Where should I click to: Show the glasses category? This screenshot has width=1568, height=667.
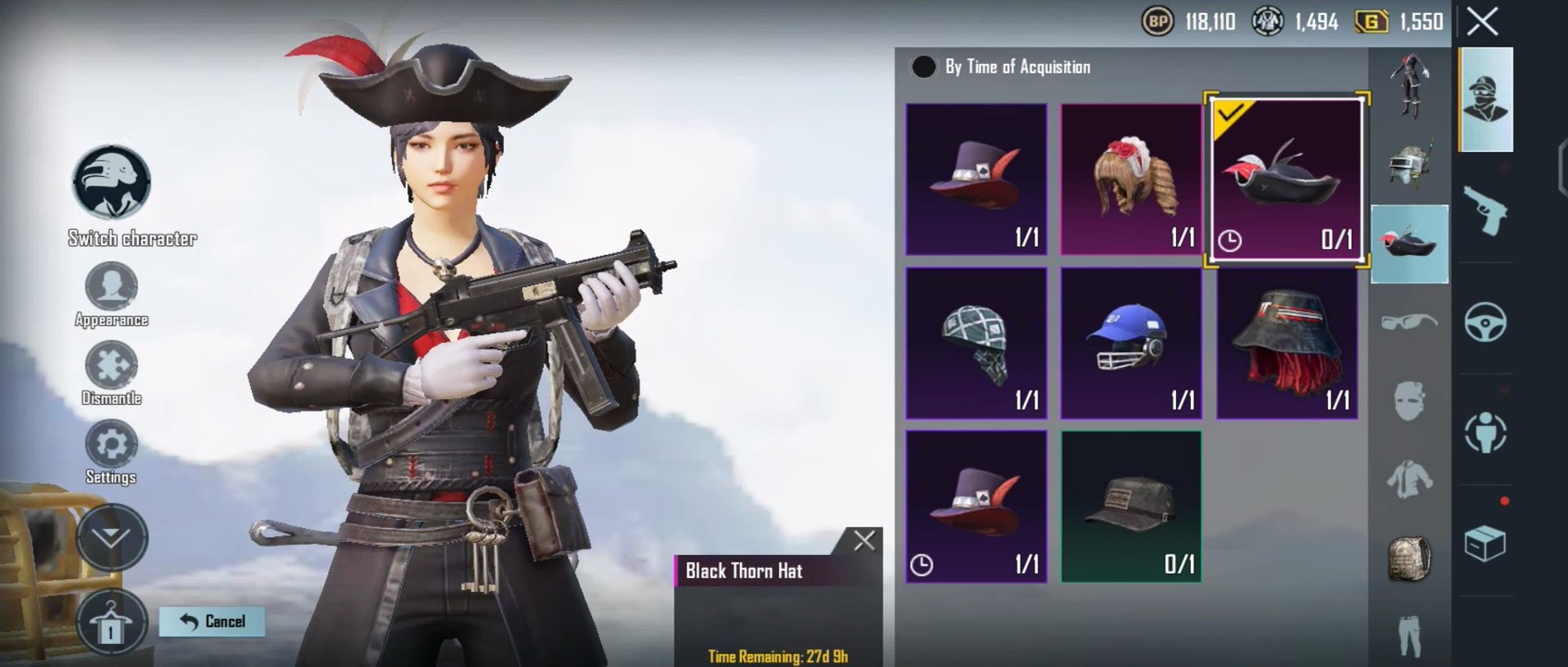coord(1410,322)
